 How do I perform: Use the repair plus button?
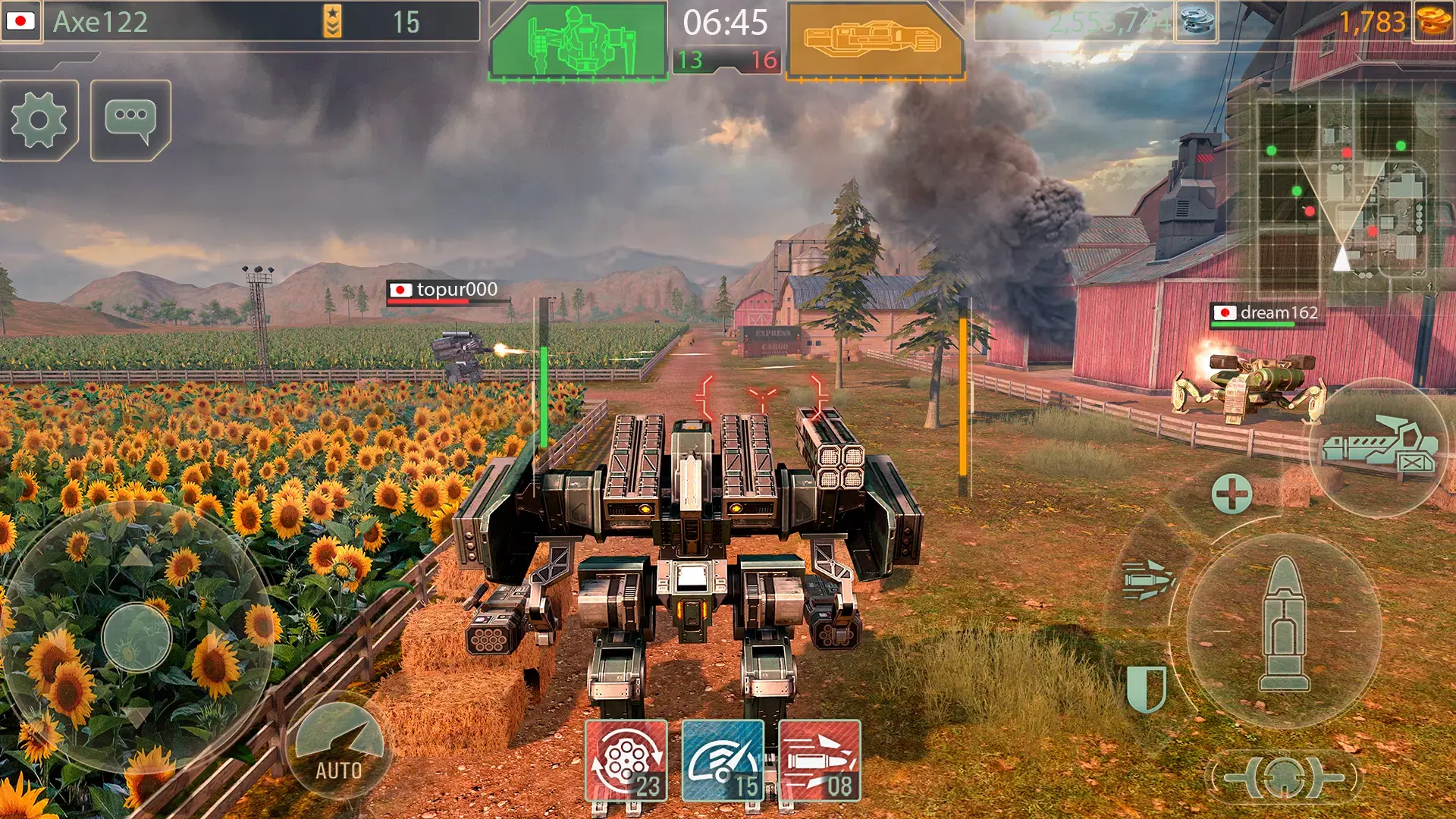click(x=1232, y=494)
